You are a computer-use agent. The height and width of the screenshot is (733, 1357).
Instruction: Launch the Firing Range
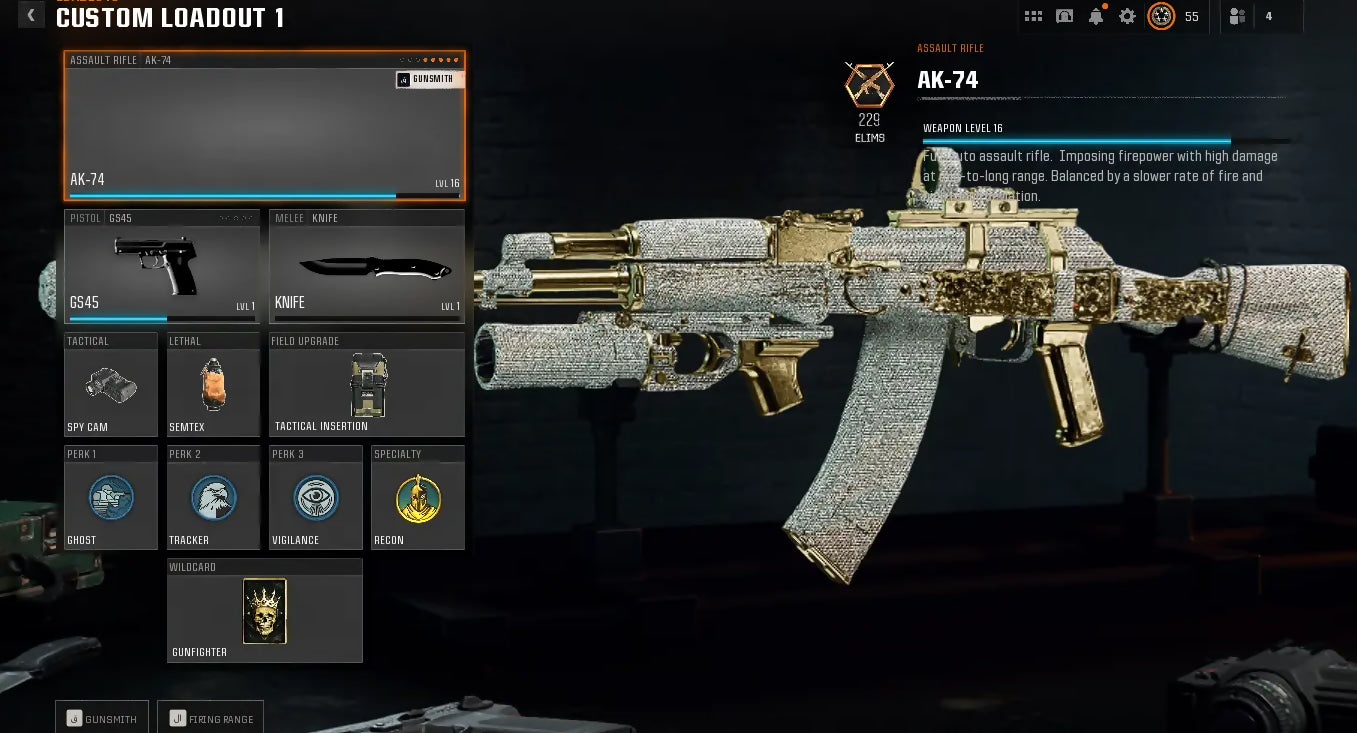click(211, 718)
